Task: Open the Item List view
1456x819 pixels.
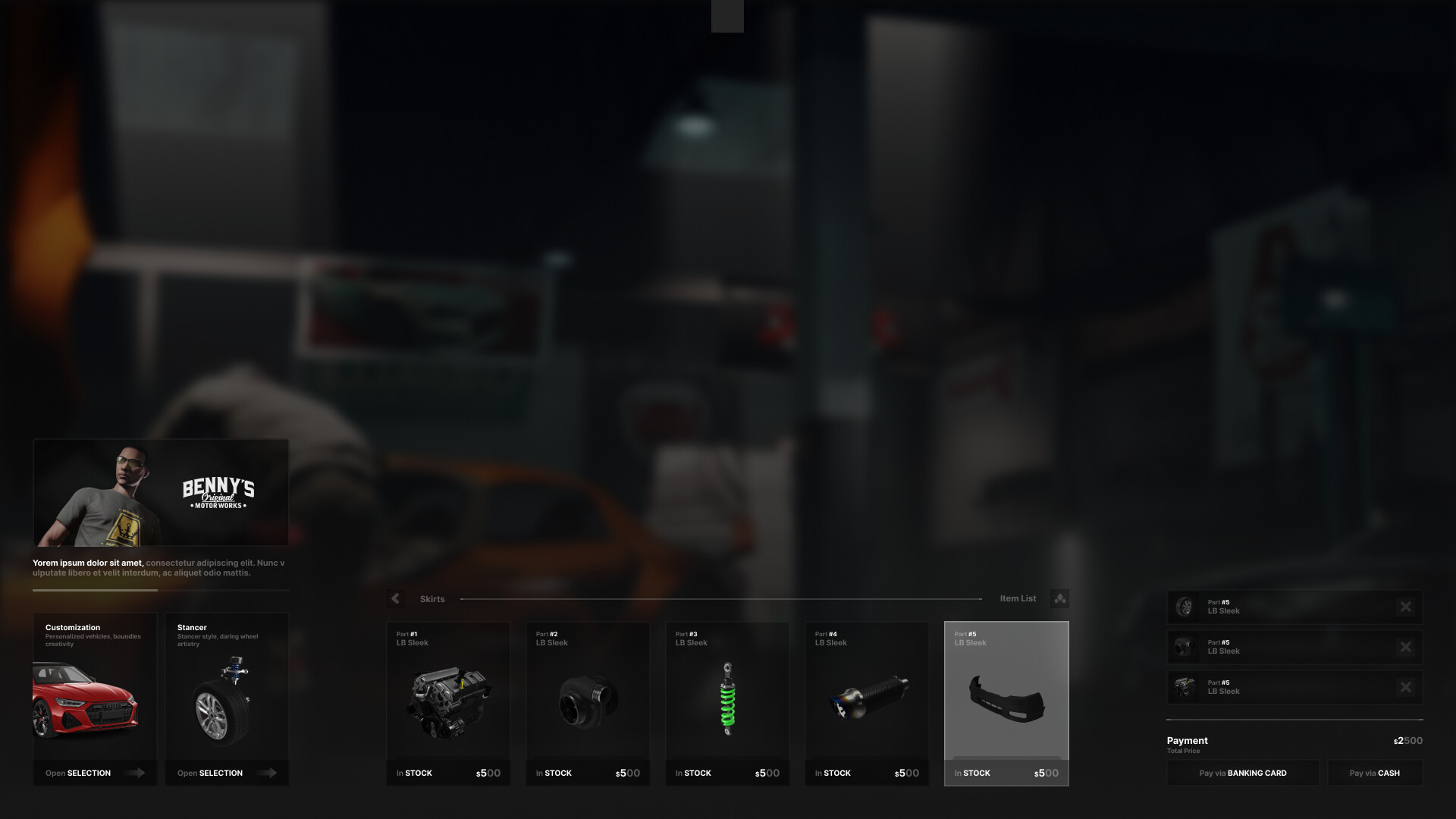Action: point(1018,598)
